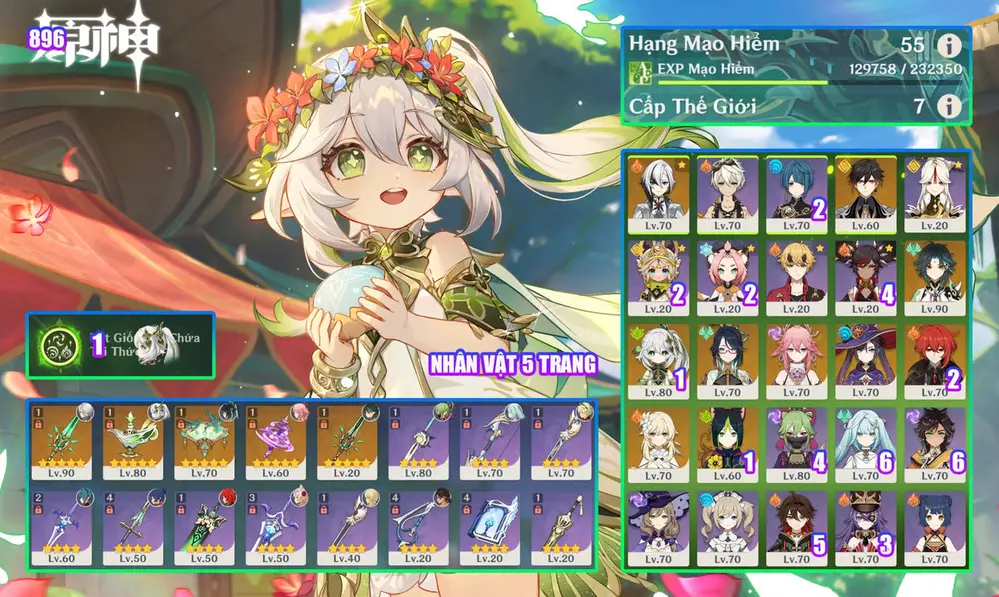Pick the Lv.20 five-star green spear
The width and height of the screenshot is (999, 597).
(x=346, y=439)
